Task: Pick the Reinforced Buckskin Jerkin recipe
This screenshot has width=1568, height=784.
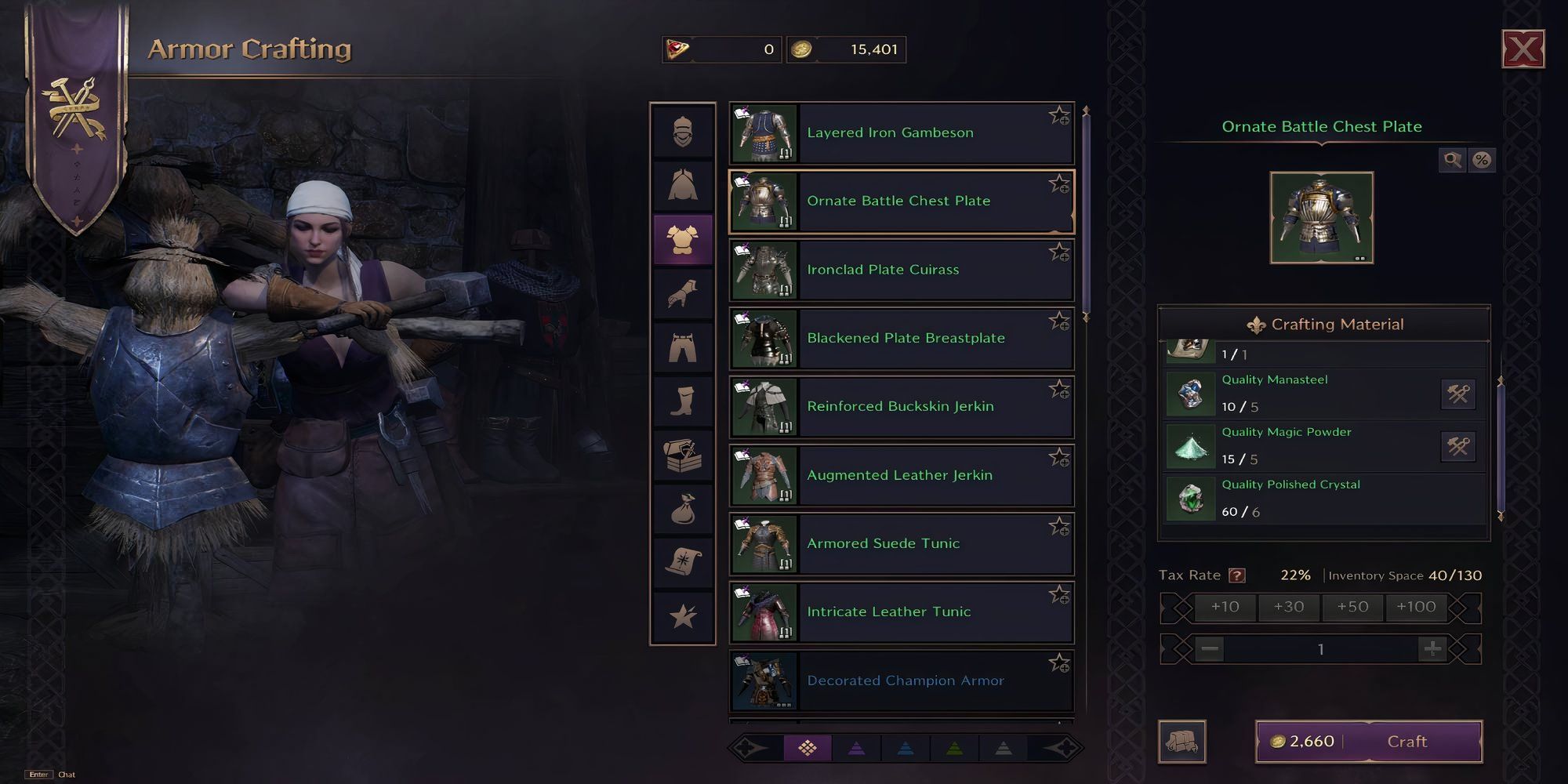Action: tap(900, 407)
